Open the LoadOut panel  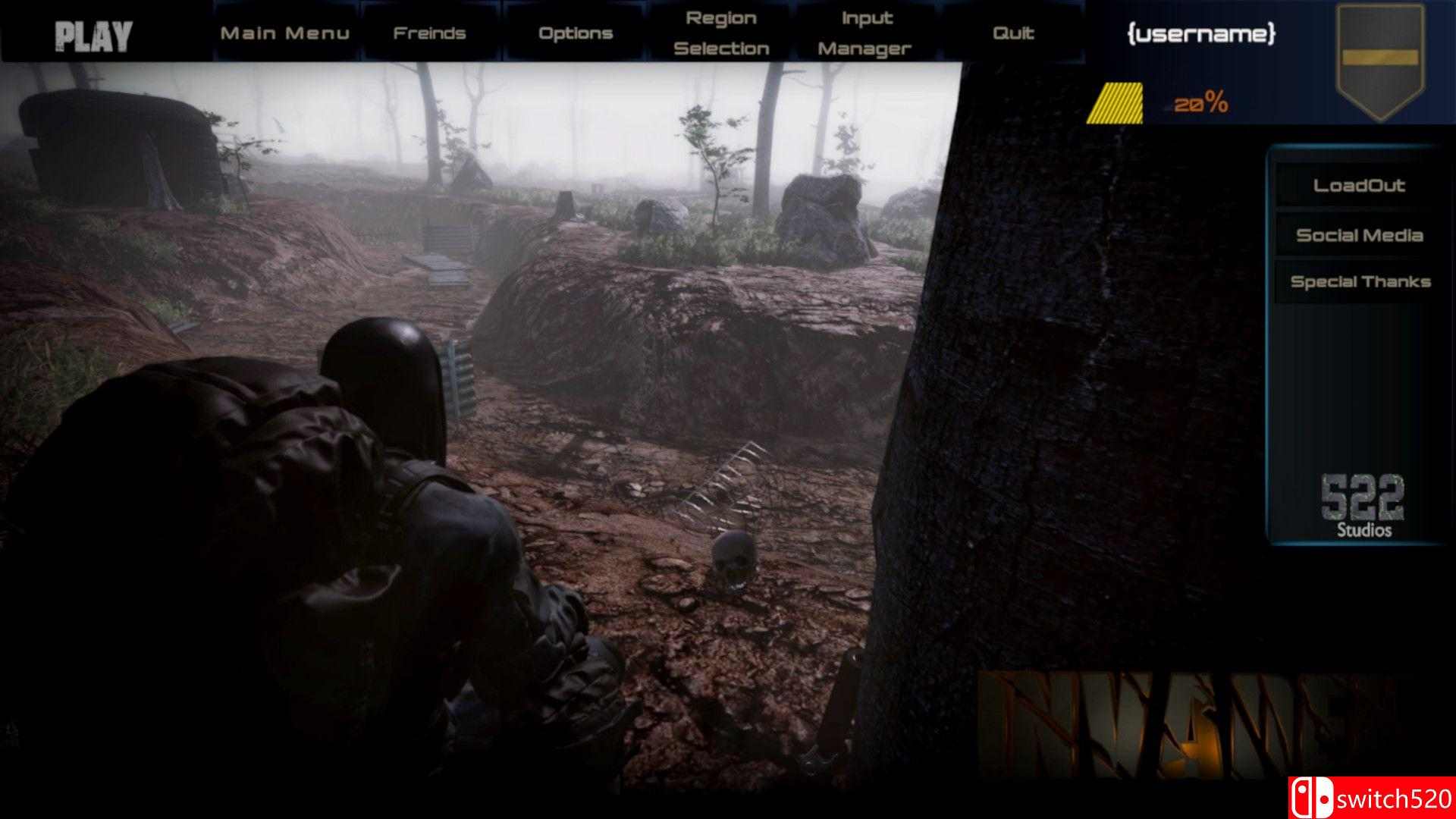tap(1360, 184)
